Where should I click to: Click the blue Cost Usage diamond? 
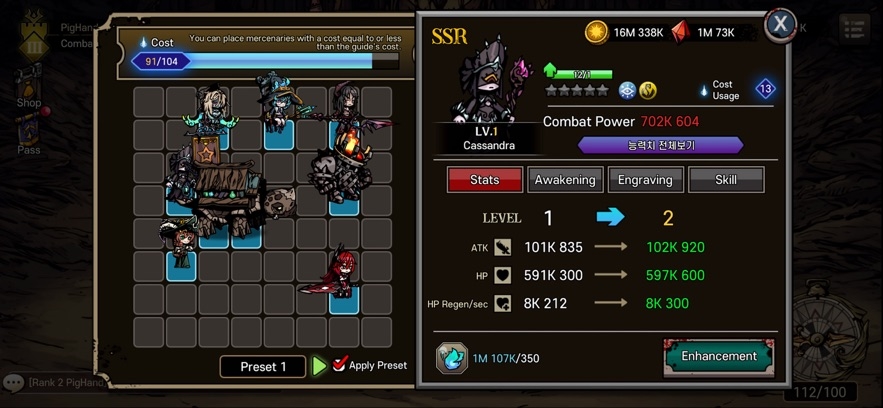pos(765,89)
